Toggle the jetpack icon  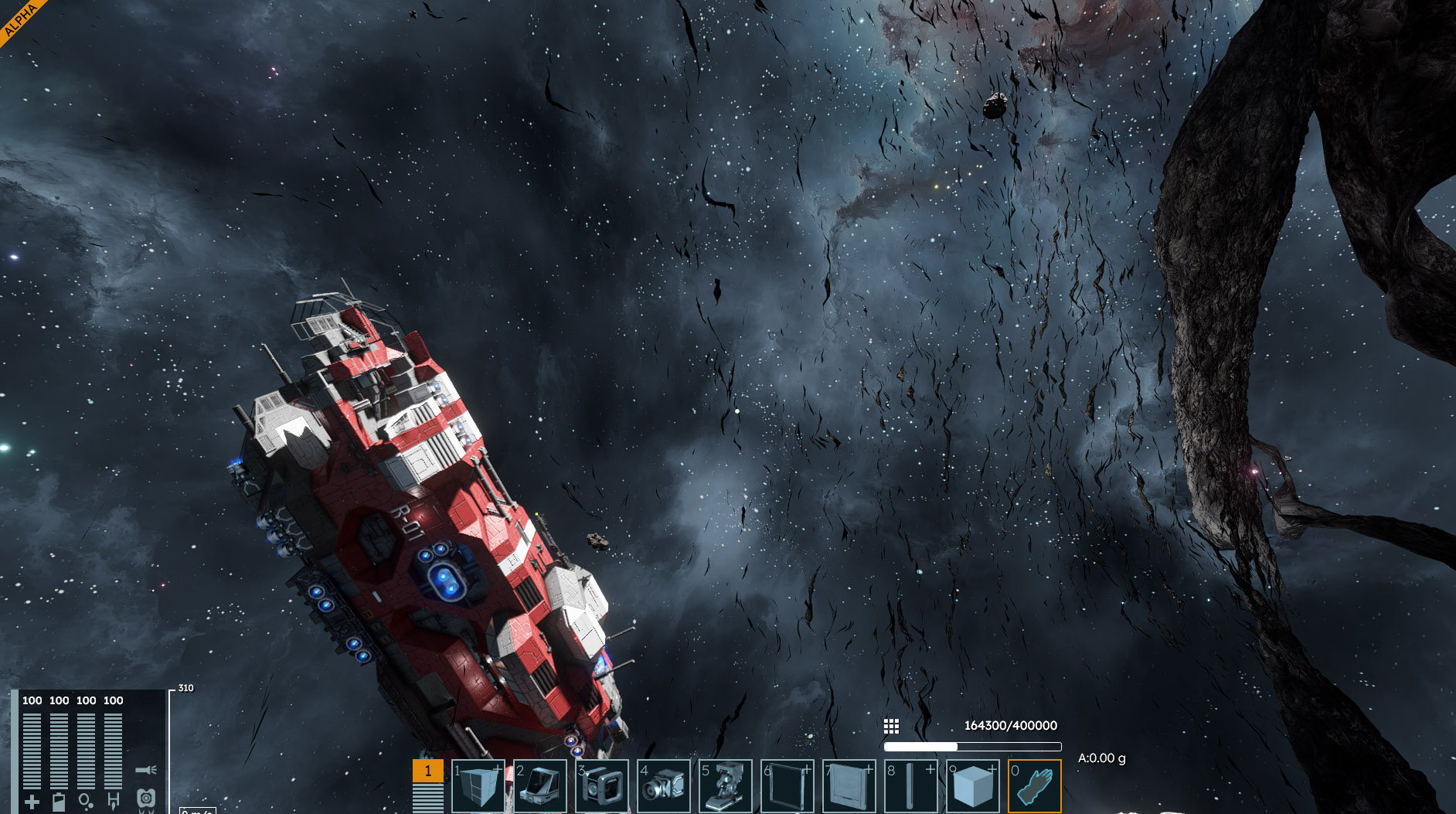[x=146, y=799]
